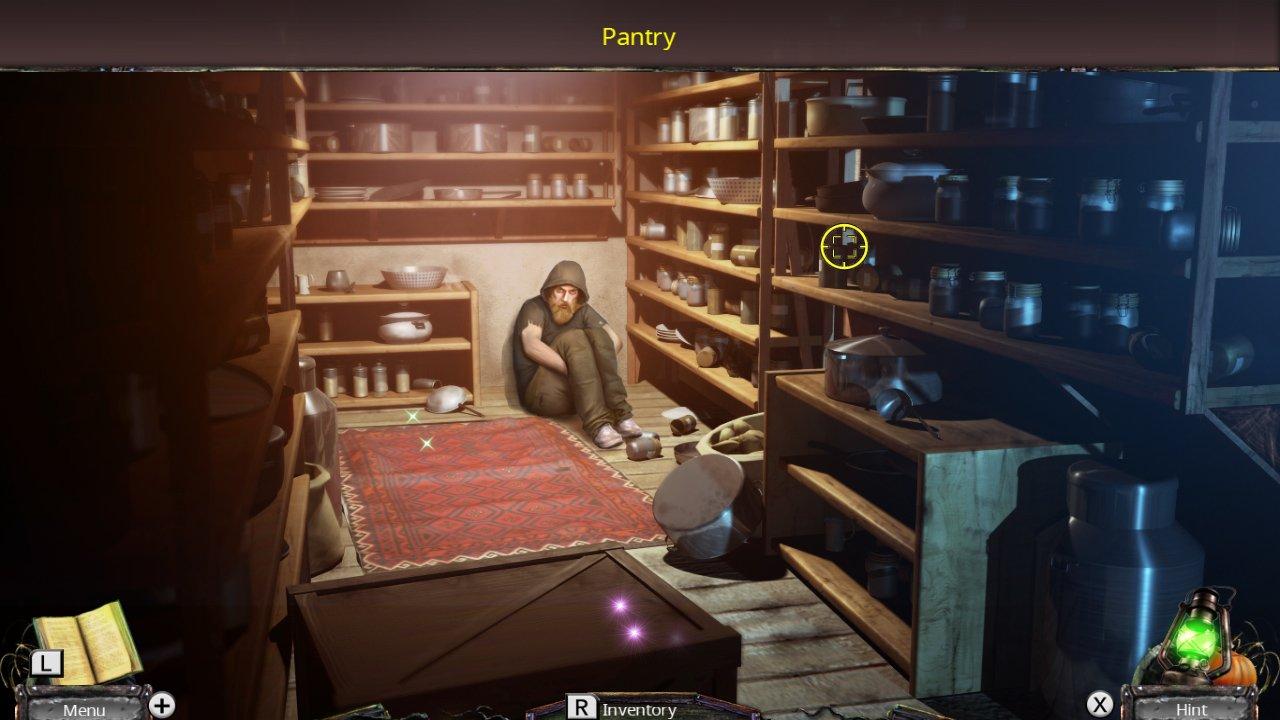Click the yellow crosshair reticle on the shelf
1280x720 pixels.
point(845,244)
